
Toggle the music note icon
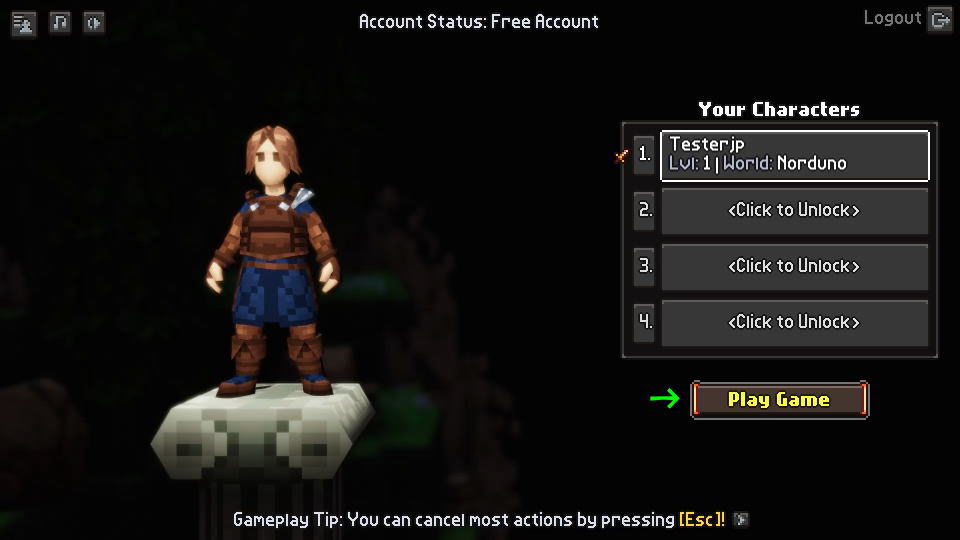(60, 22)
